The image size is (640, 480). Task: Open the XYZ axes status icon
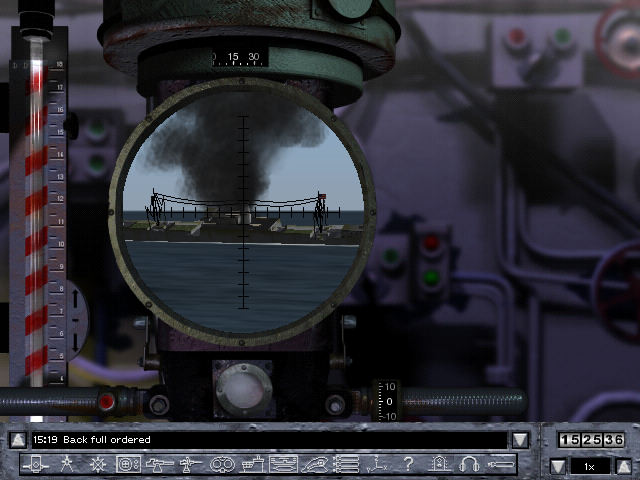coord(376,464)
